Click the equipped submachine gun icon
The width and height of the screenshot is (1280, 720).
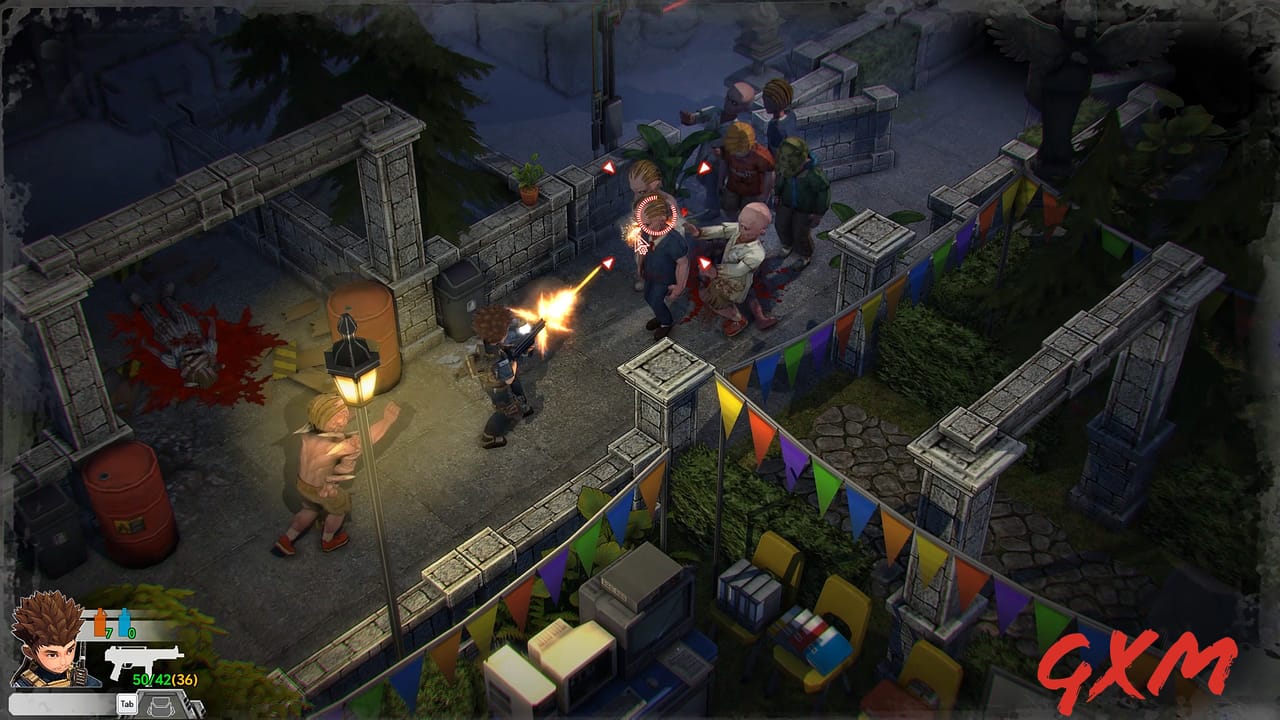142,662
